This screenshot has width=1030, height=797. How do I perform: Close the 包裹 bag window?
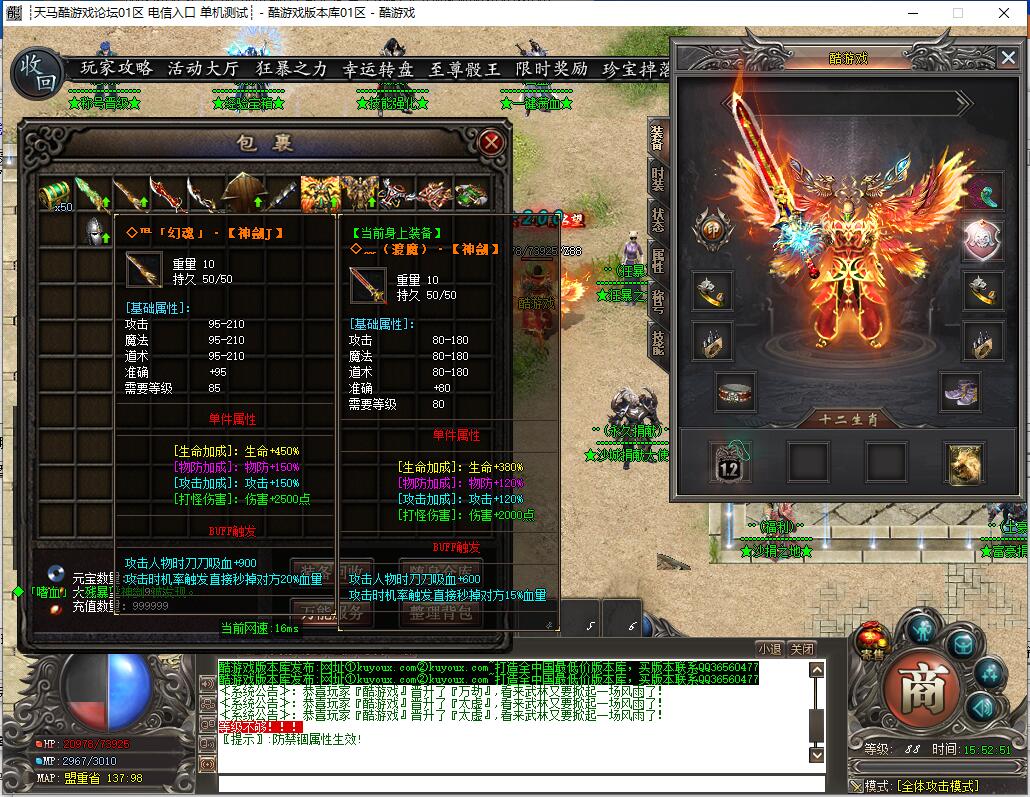(x=491, y=142)
